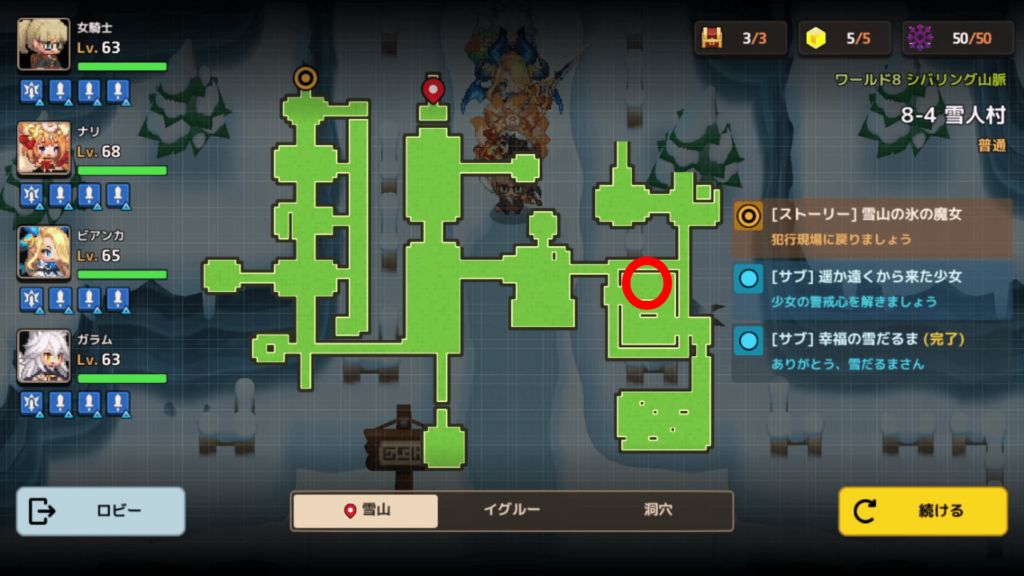Check the treasure chest counter 3/3
This screenshot has width=1024, height=576.
coord(740,38)
